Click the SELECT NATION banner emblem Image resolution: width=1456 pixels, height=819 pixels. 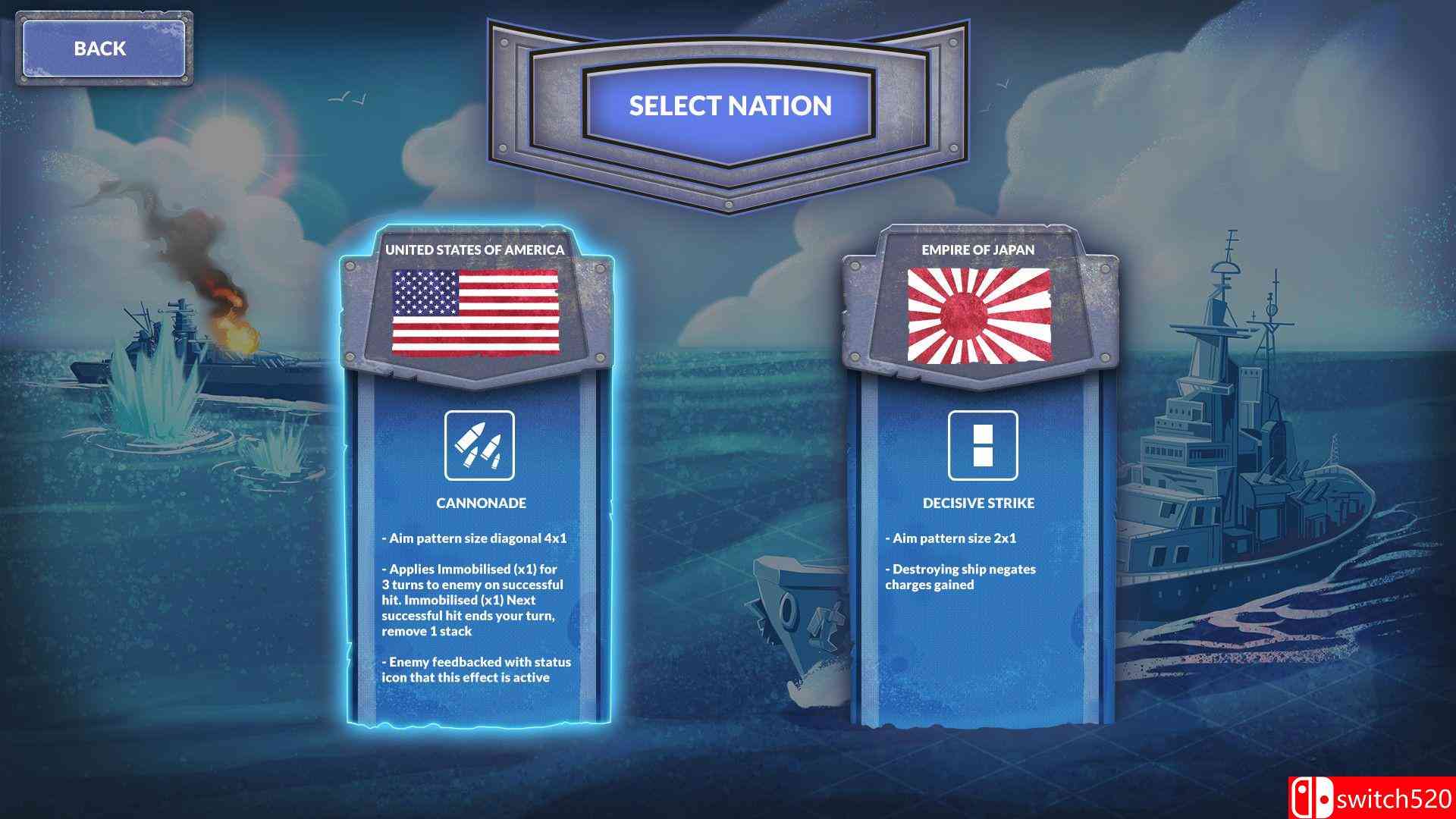click(x=726, y=106)
